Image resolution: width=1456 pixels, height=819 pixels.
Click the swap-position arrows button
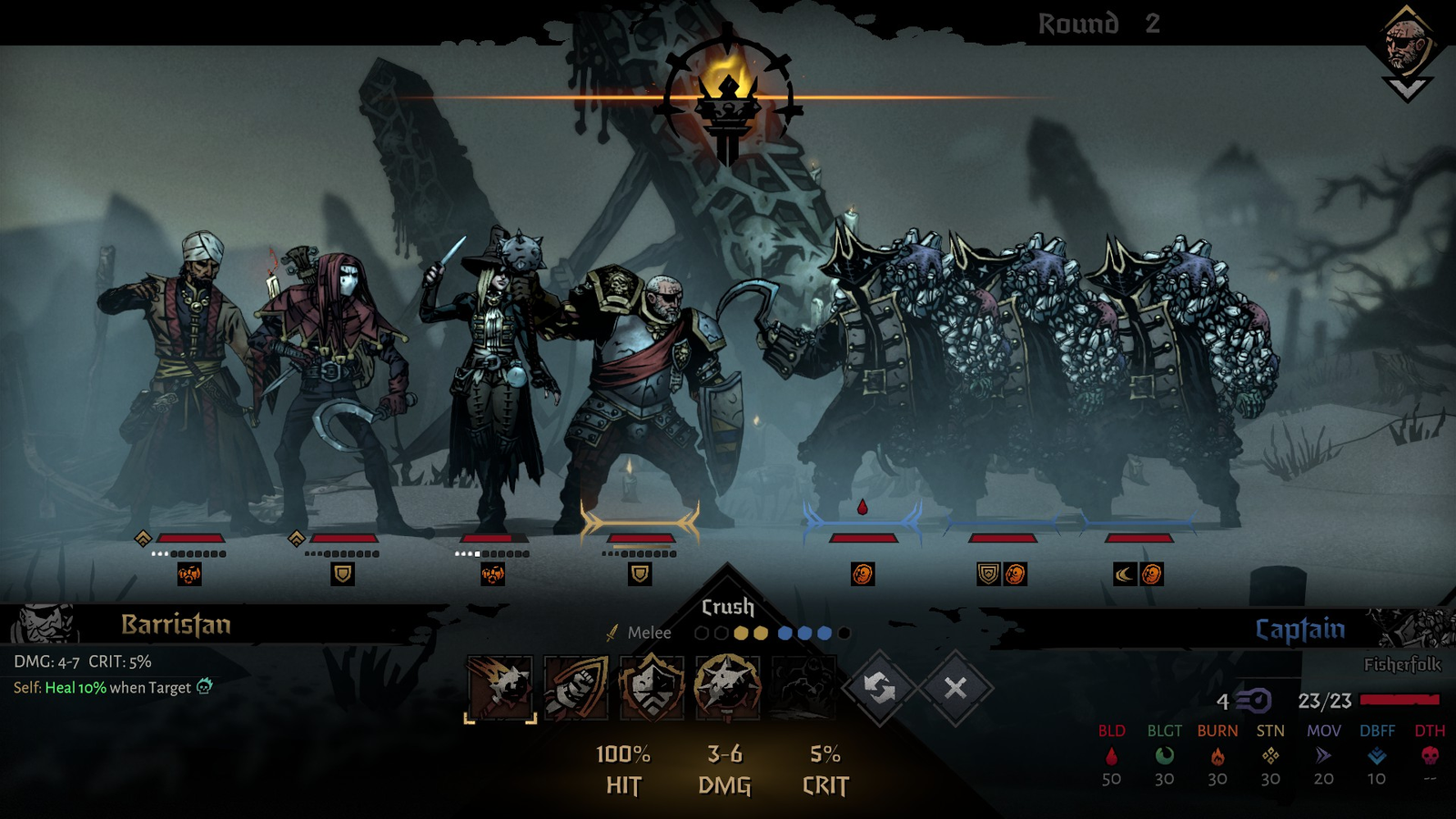pos(878,689)
